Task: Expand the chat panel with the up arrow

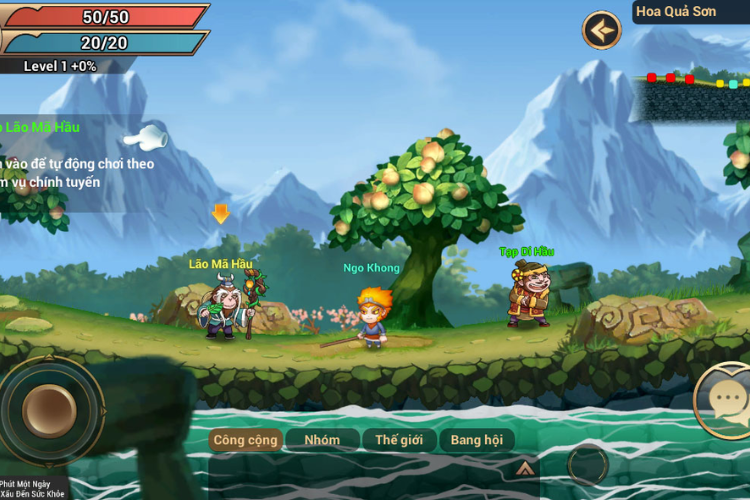Action: pyautogui.click(x=523, y=467)
